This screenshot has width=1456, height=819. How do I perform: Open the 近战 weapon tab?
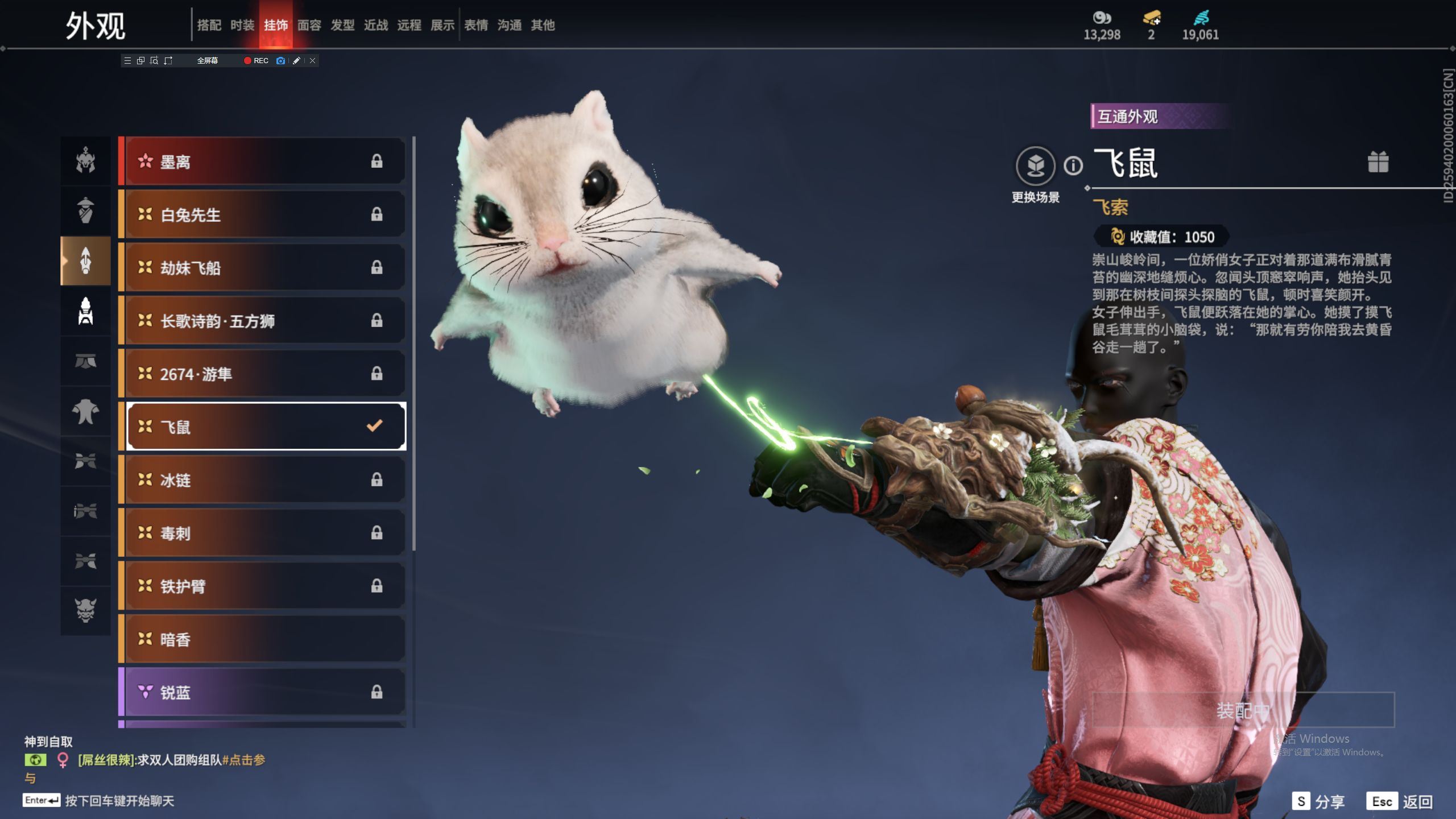376,25
